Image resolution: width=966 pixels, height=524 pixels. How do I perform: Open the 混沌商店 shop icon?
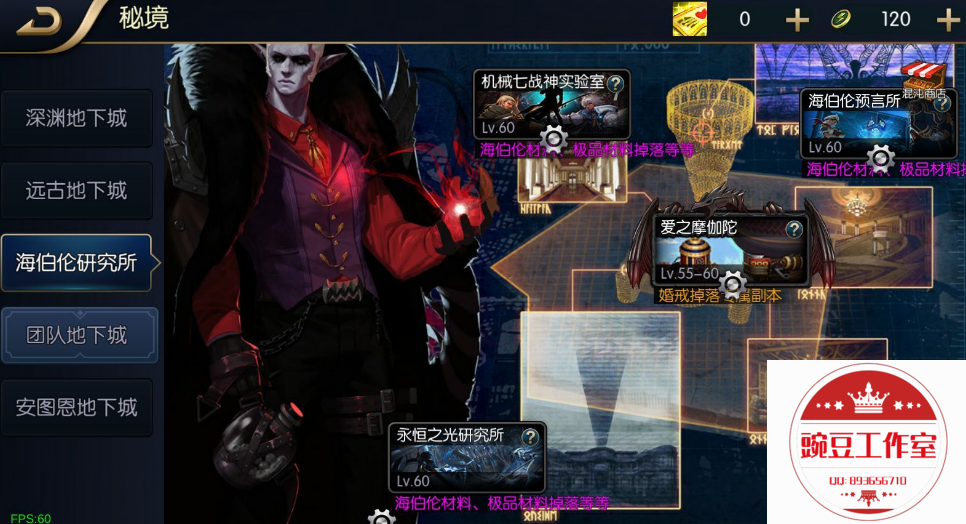click(x=923, y=79)
